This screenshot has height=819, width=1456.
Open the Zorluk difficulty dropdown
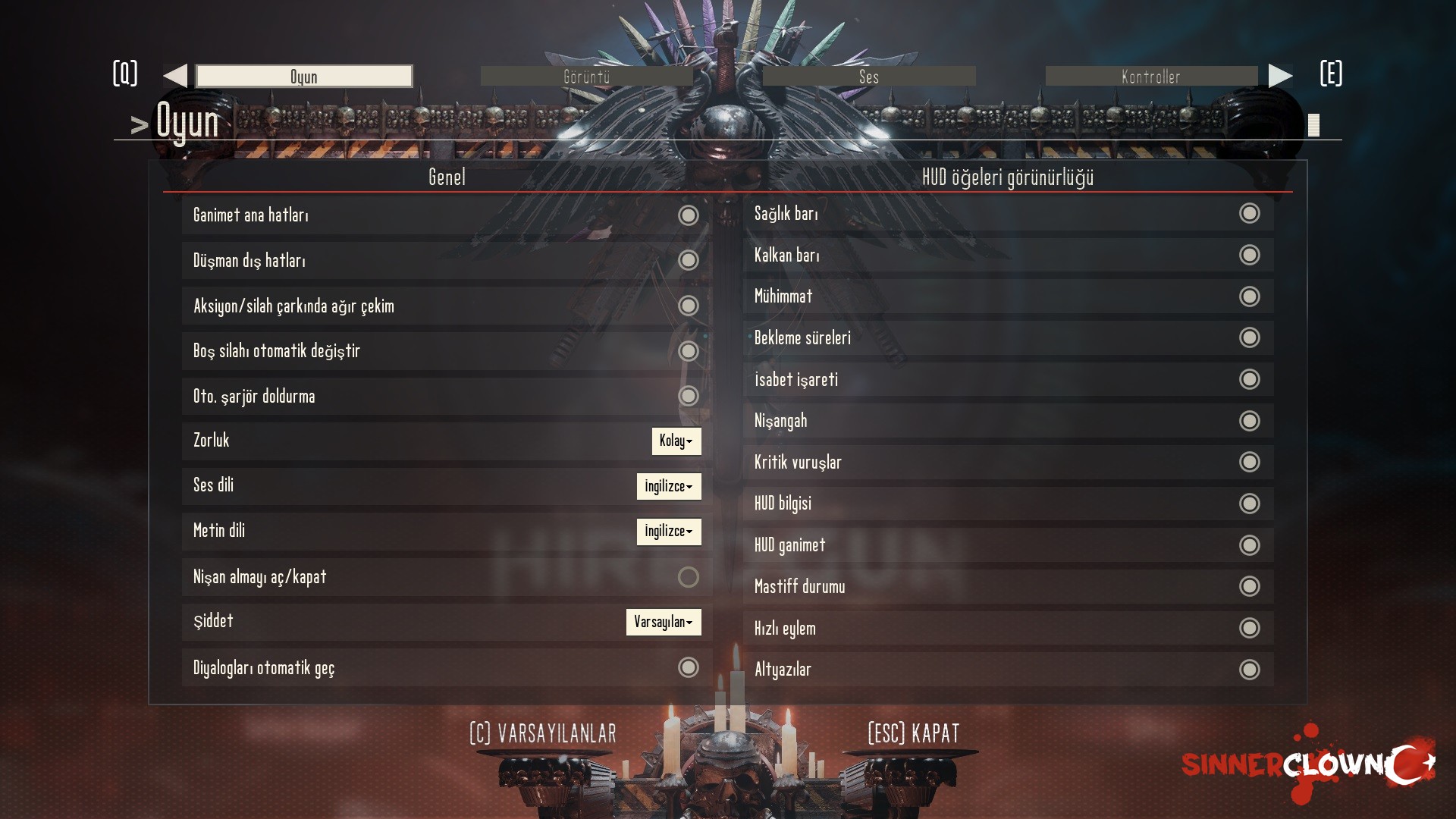coord(676,441)
